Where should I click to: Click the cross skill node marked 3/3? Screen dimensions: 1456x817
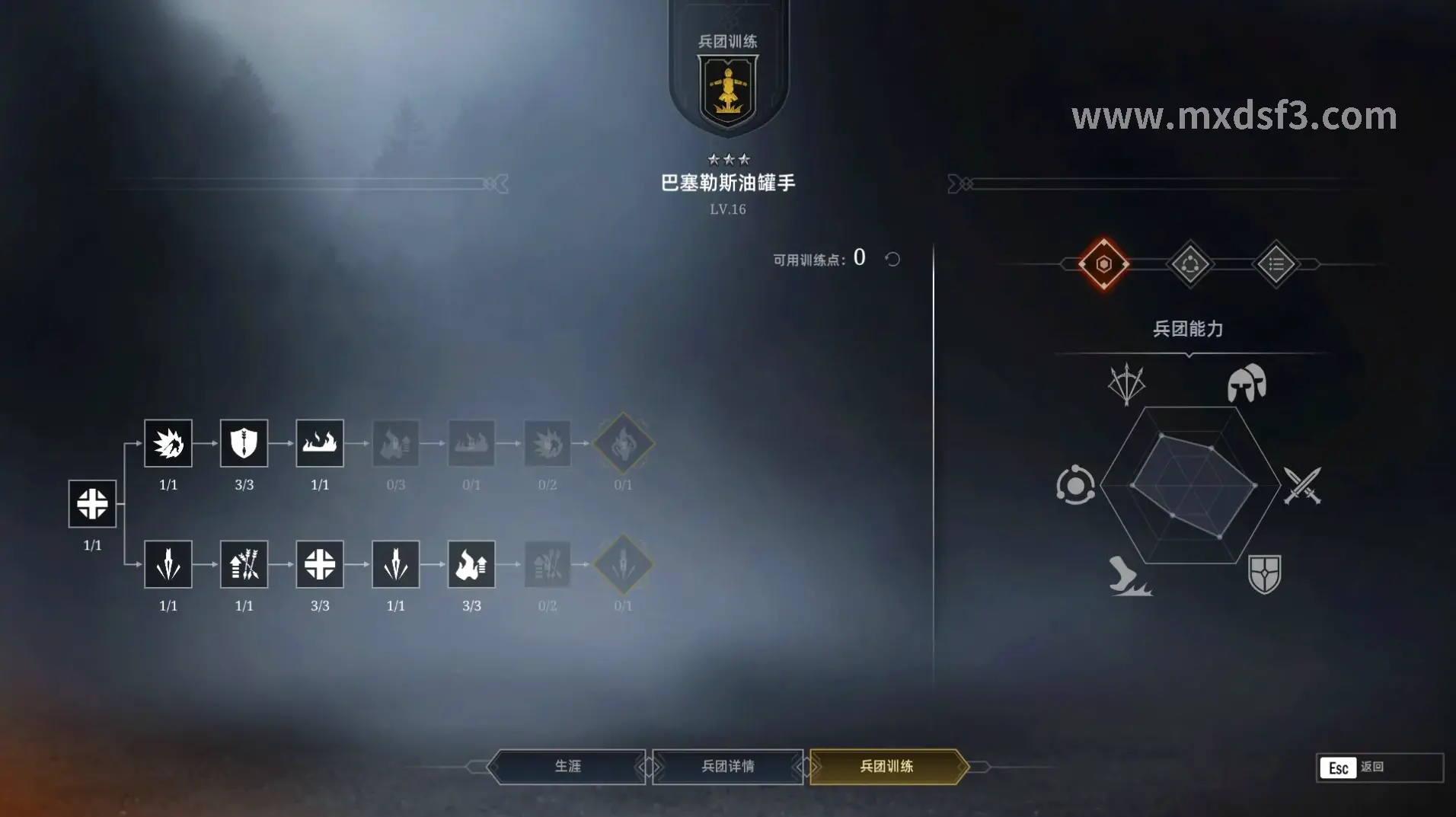coord(320,564)
